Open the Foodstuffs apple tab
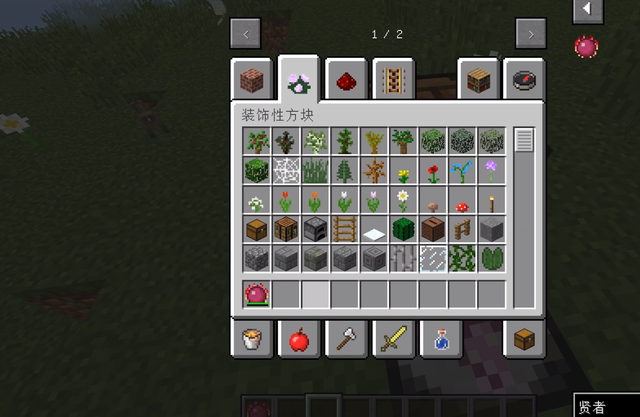Image resolution: width=640 pixels, height=417 pixels. 297,340
